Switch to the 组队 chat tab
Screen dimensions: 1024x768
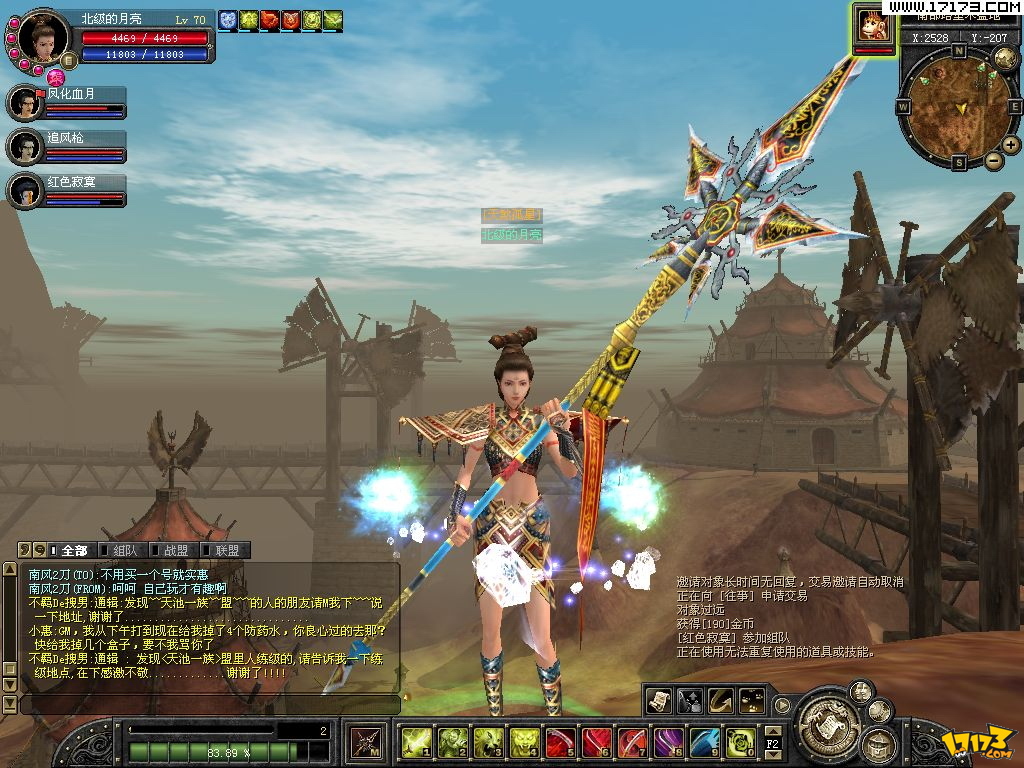(x=124, y=550)
